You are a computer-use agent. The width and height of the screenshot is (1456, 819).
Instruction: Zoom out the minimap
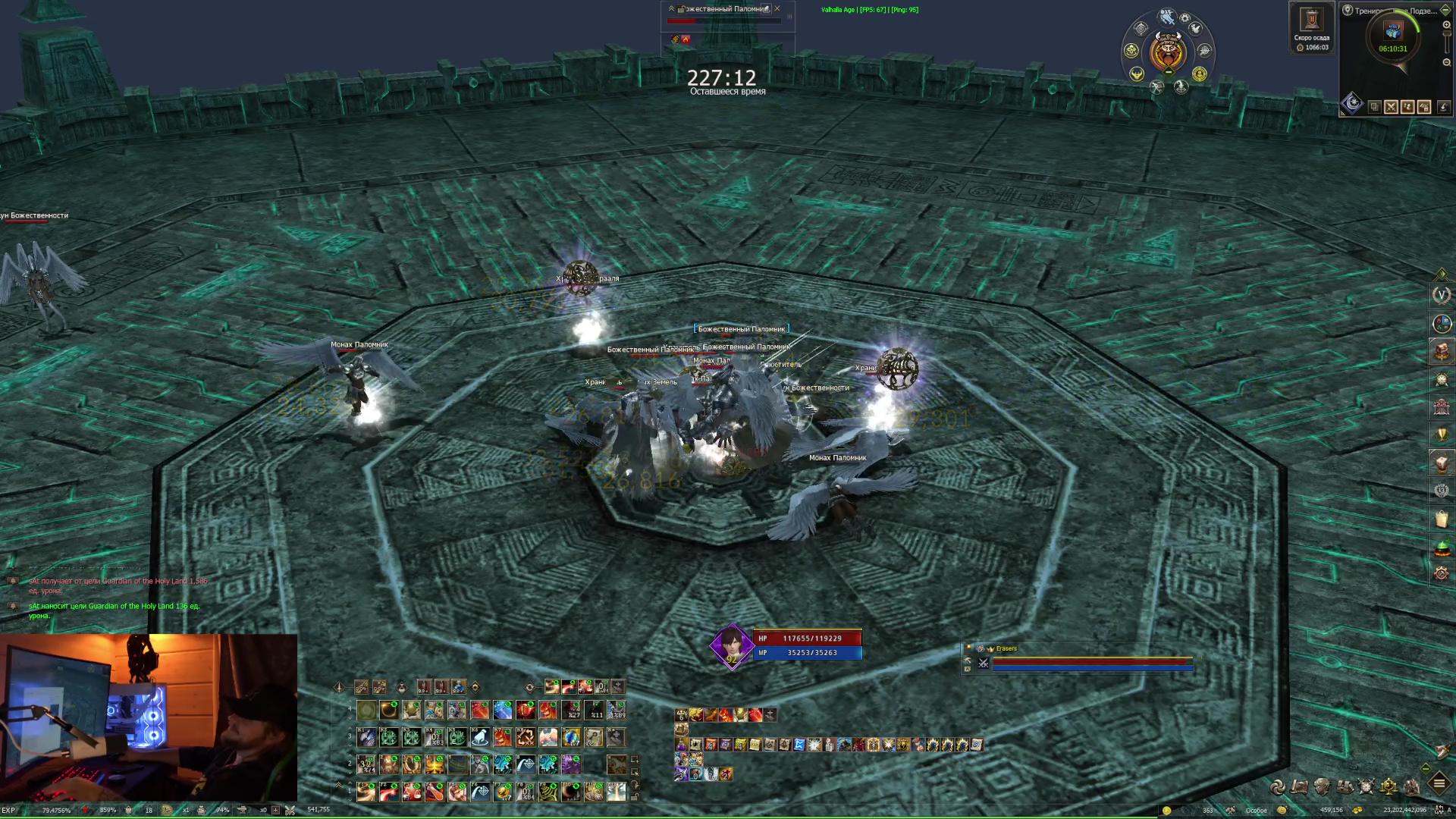(1446, 62)
